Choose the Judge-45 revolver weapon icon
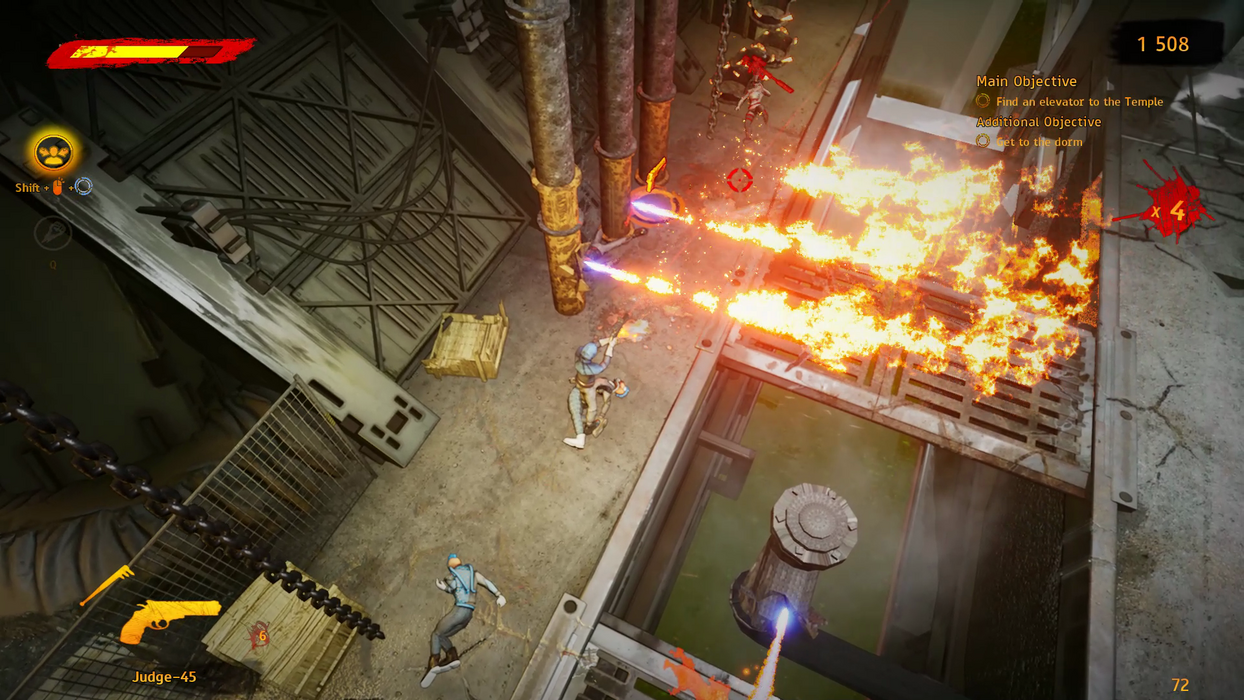Image resolution: width=1244 pixels, height=700 pixels. coord(169,619)
